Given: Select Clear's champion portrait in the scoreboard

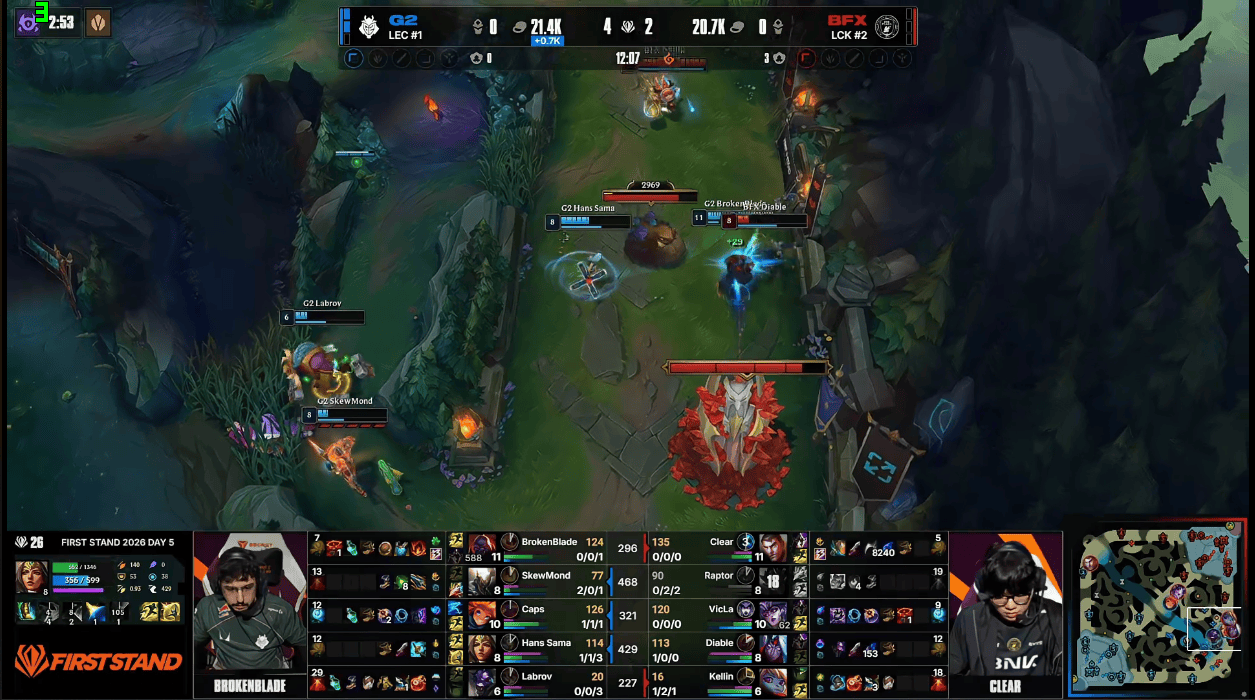Looking at the screenshot, I should coord(772,547).
